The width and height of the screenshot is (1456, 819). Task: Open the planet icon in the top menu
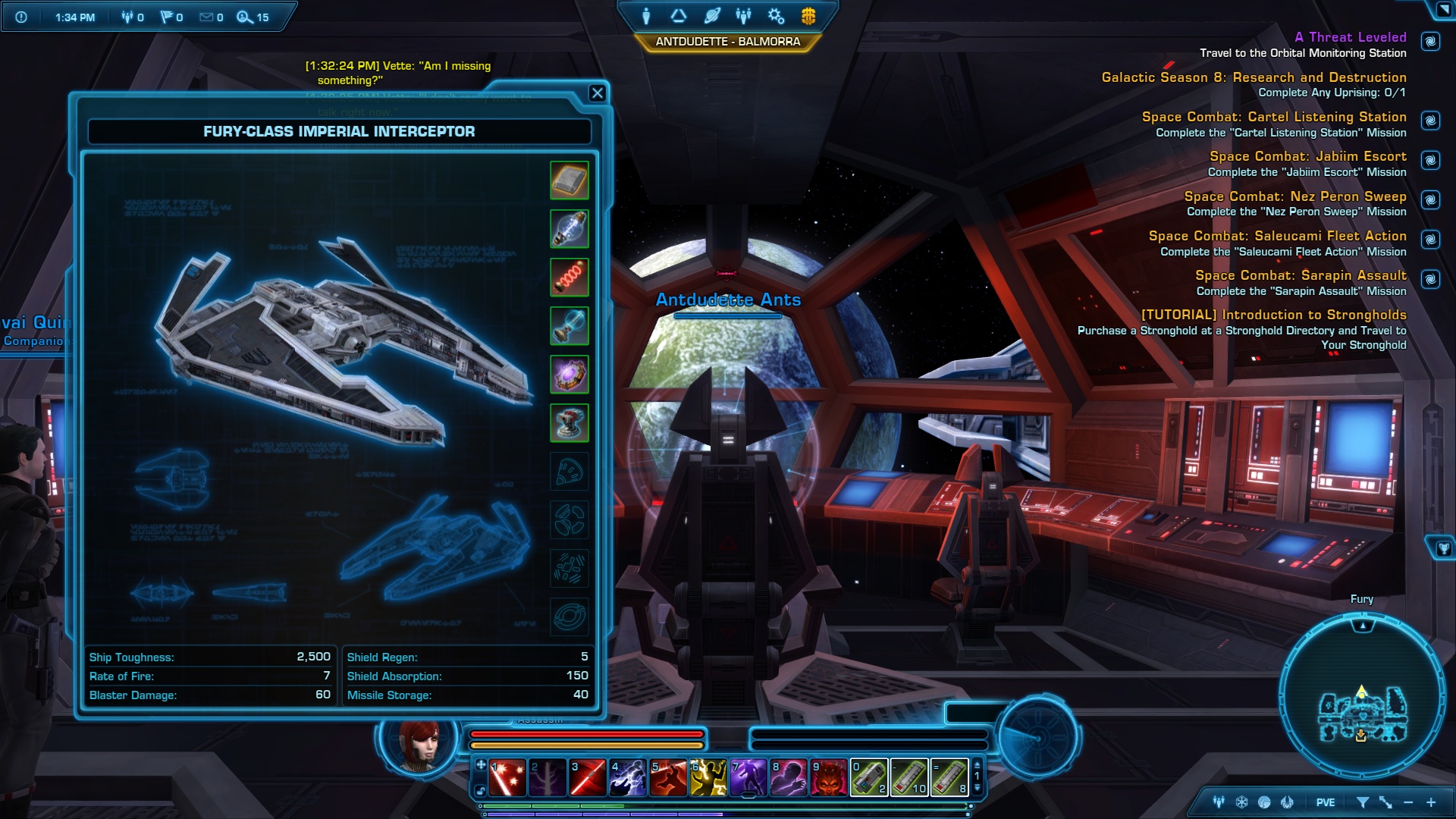[711, 16]
